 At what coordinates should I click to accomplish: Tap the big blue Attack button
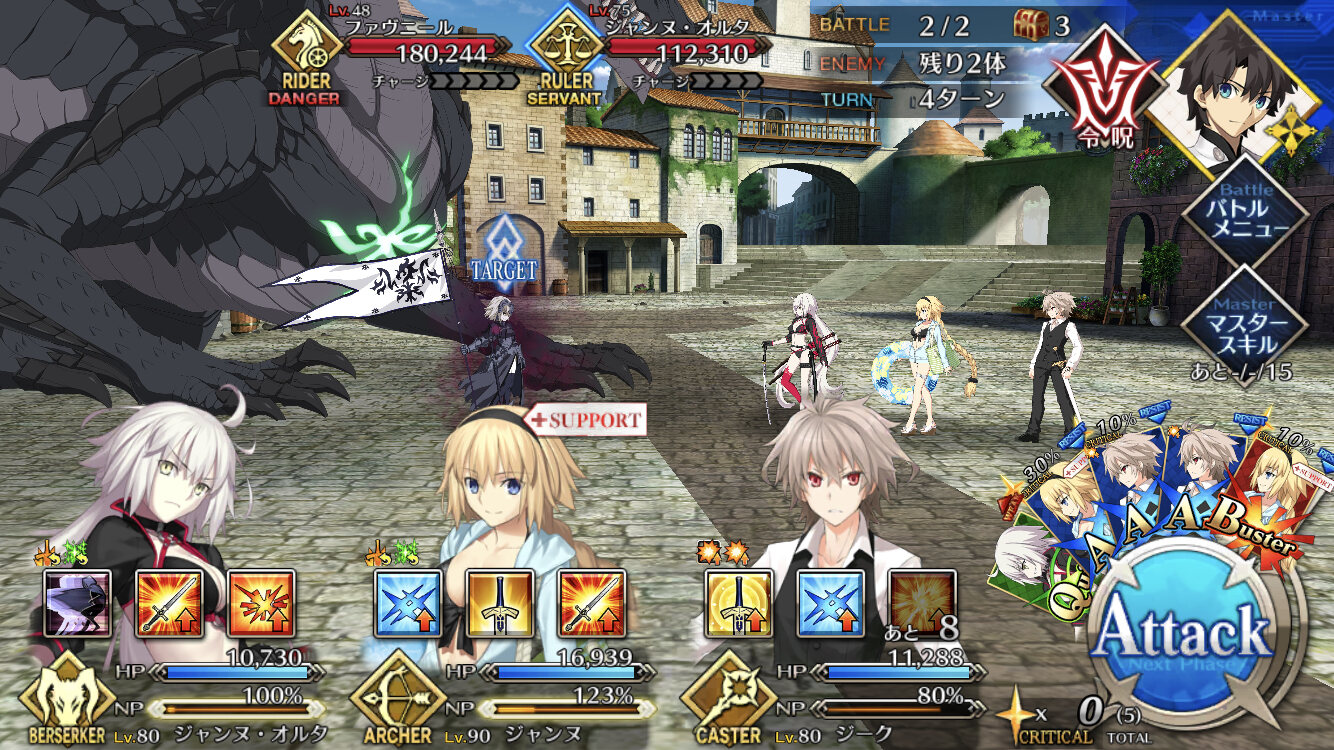(1182, 632)
